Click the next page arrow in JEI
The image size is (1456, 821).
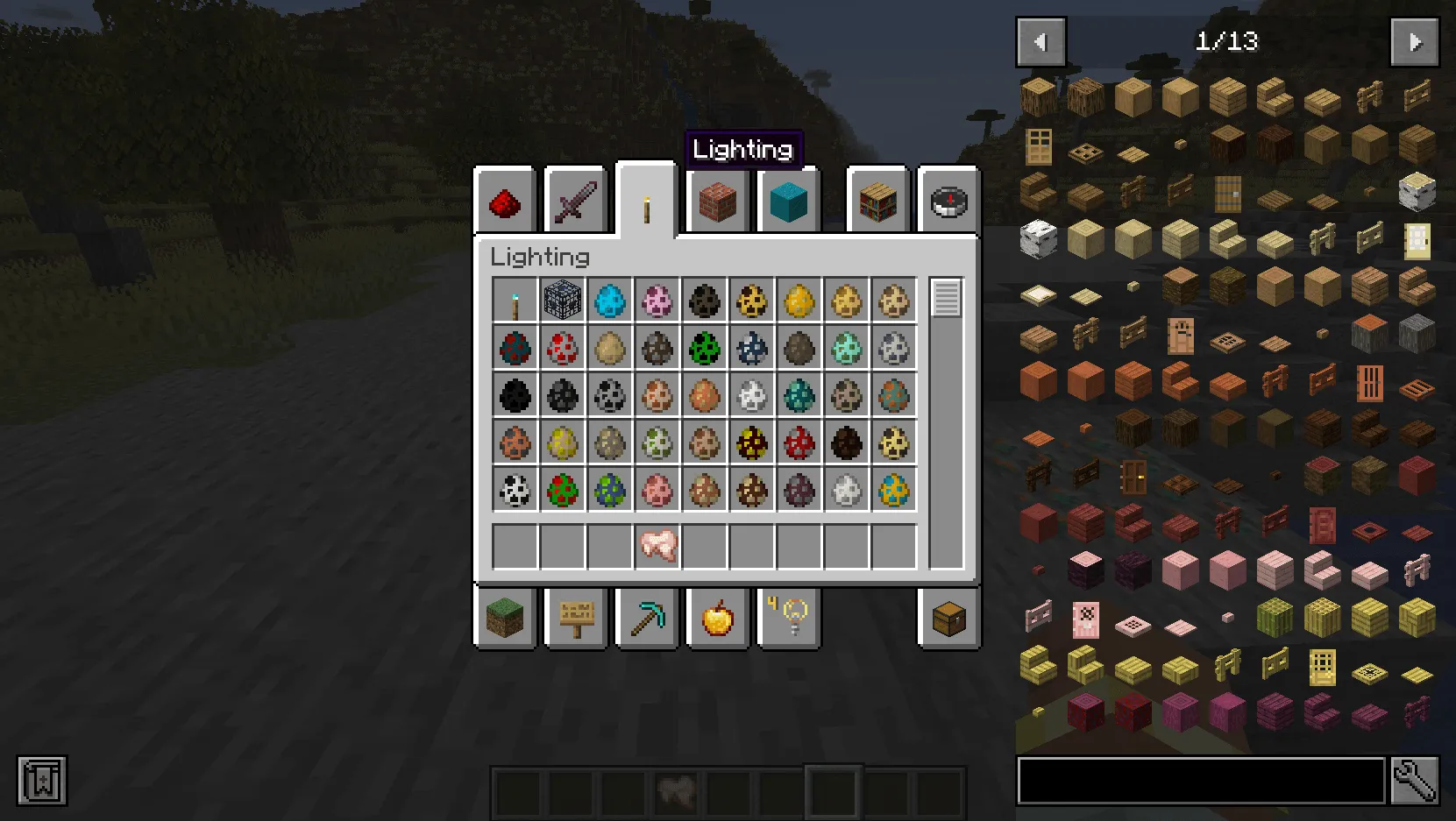pos(1415,41)
